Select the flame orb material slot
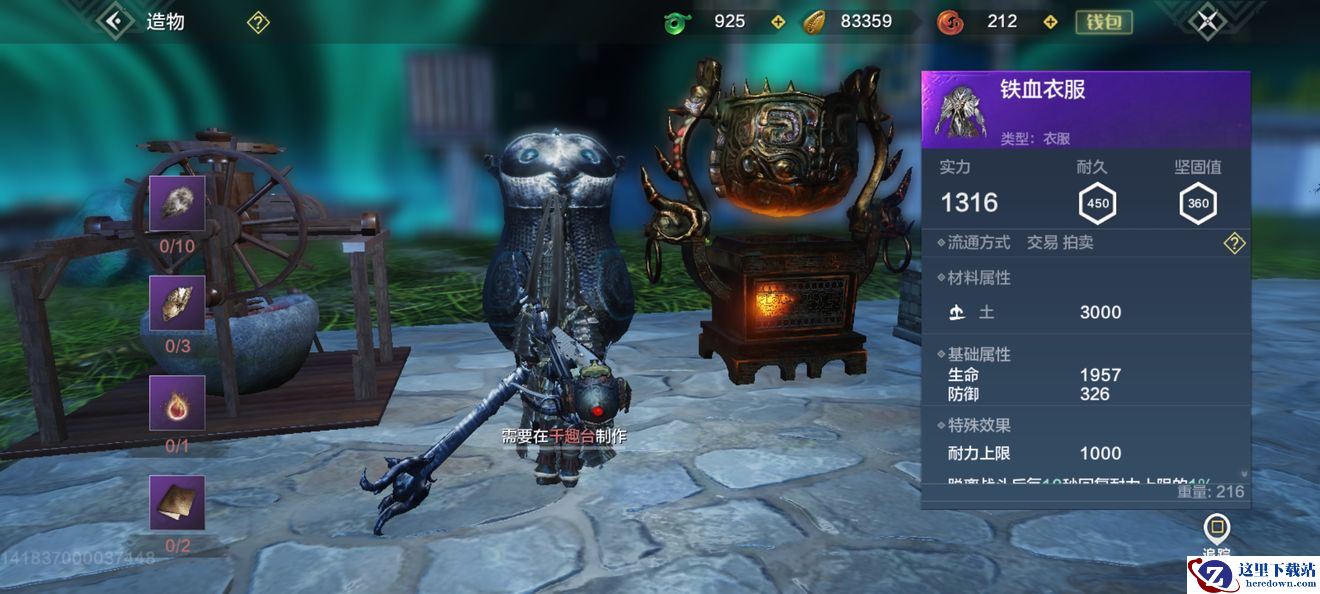This screenshot has width=1320, height=594. tap(177, 403)
